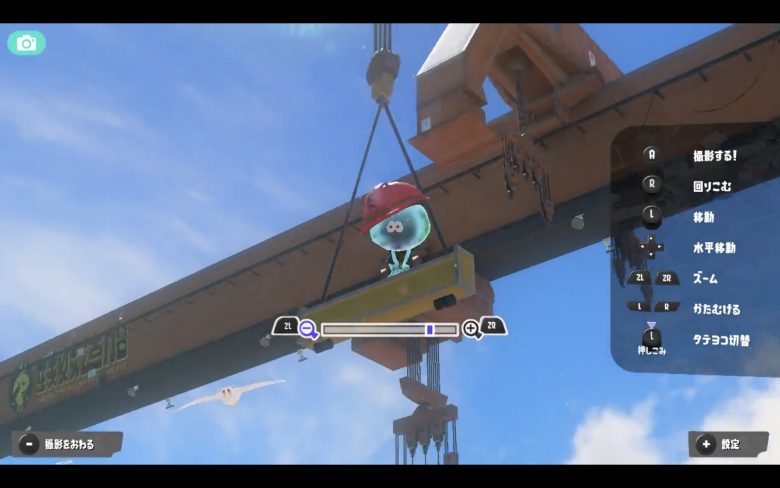This screenshot has width=780, height=488.
Task: Open the 設定 settings button
Action: click(x=727, y=444)
